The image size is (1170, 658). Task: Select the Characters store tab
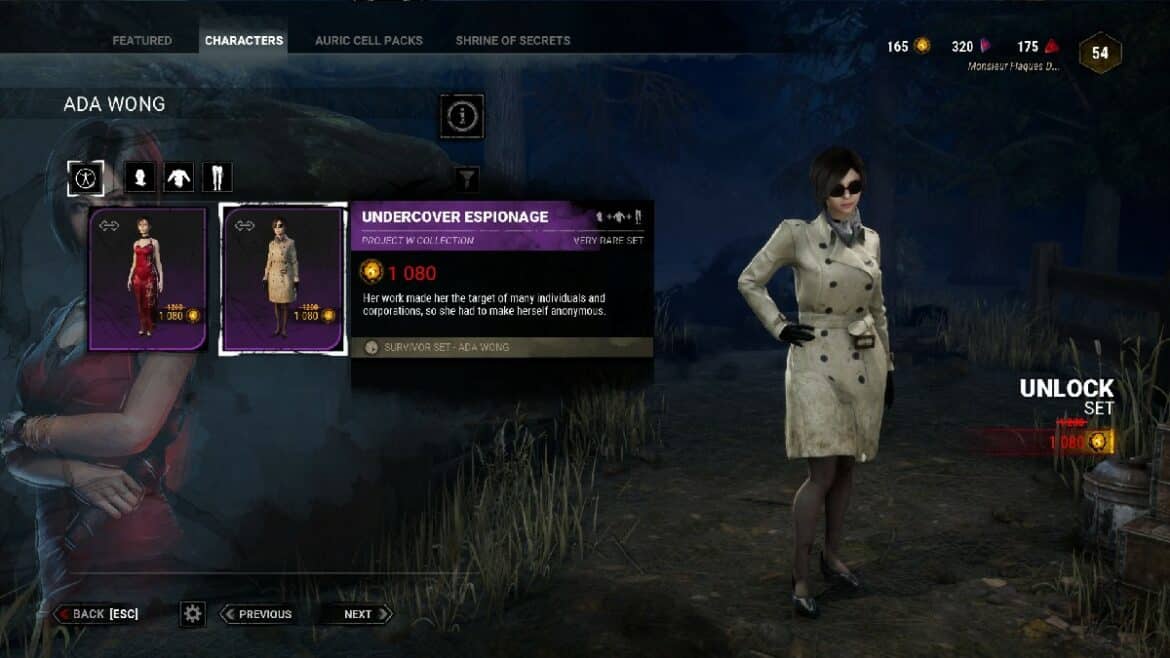tap(244, 41)
